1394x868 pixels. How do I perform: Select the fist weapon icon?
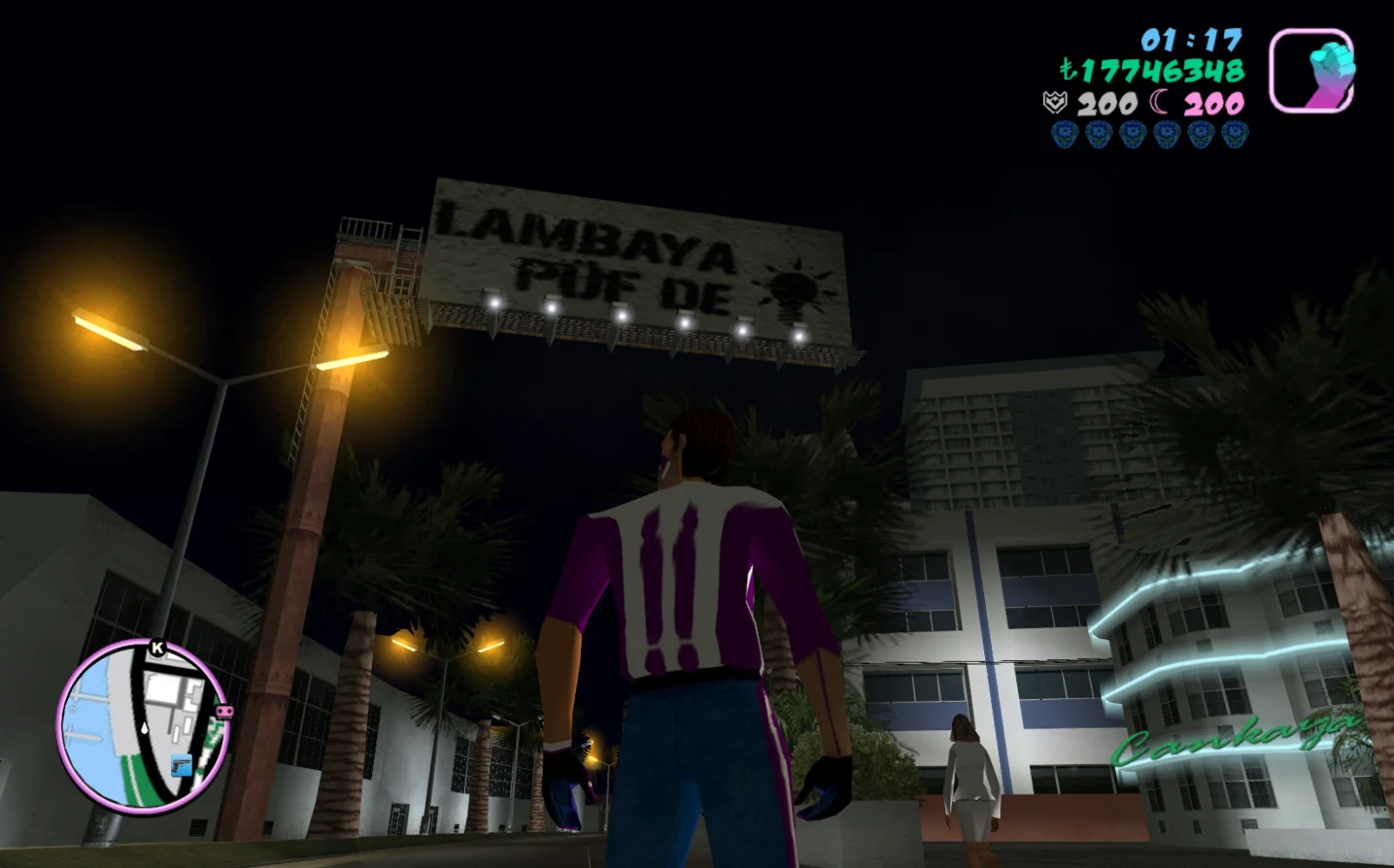pos(1311,71)
